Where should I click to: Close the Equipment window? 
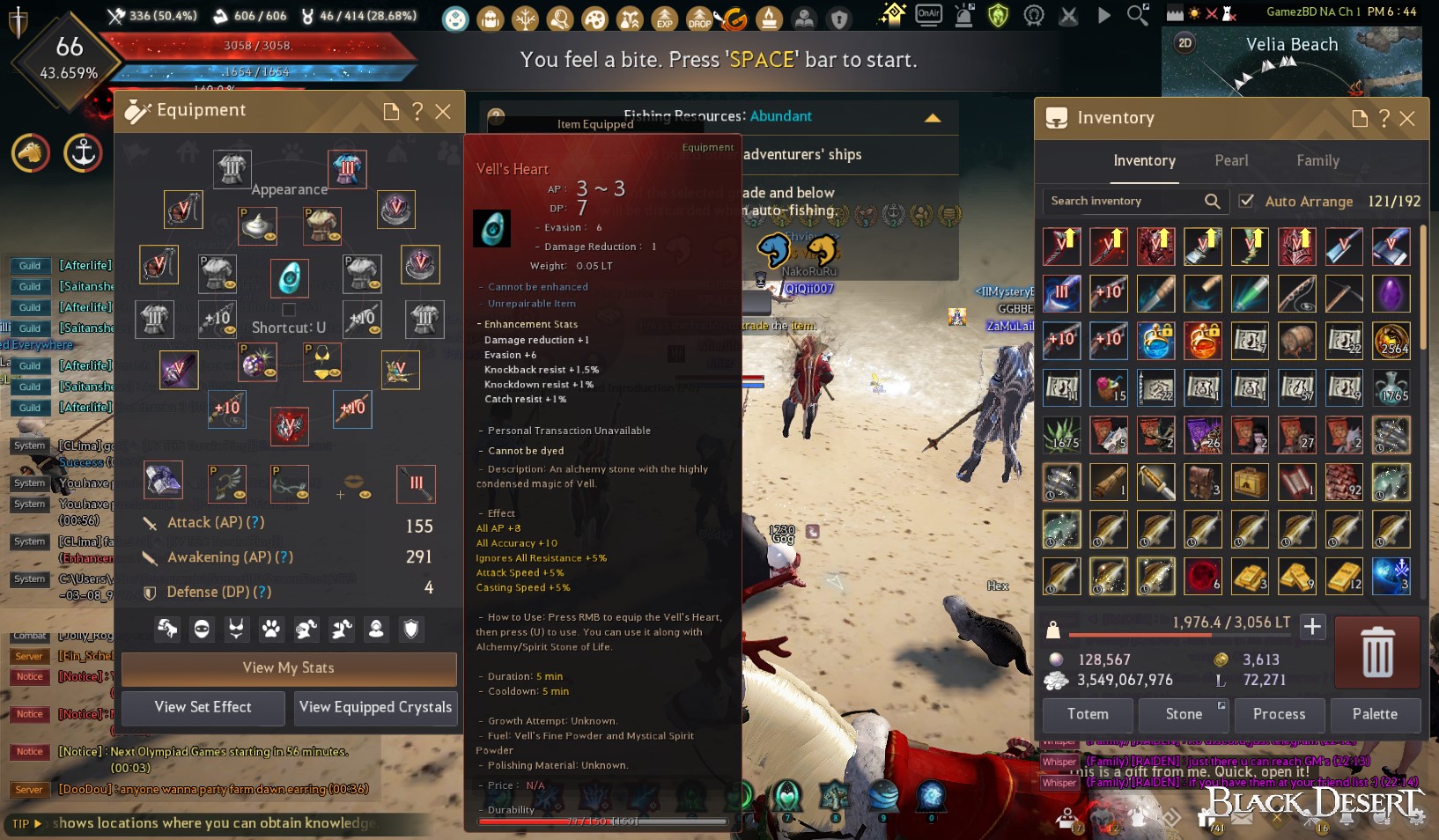(443, 112)
